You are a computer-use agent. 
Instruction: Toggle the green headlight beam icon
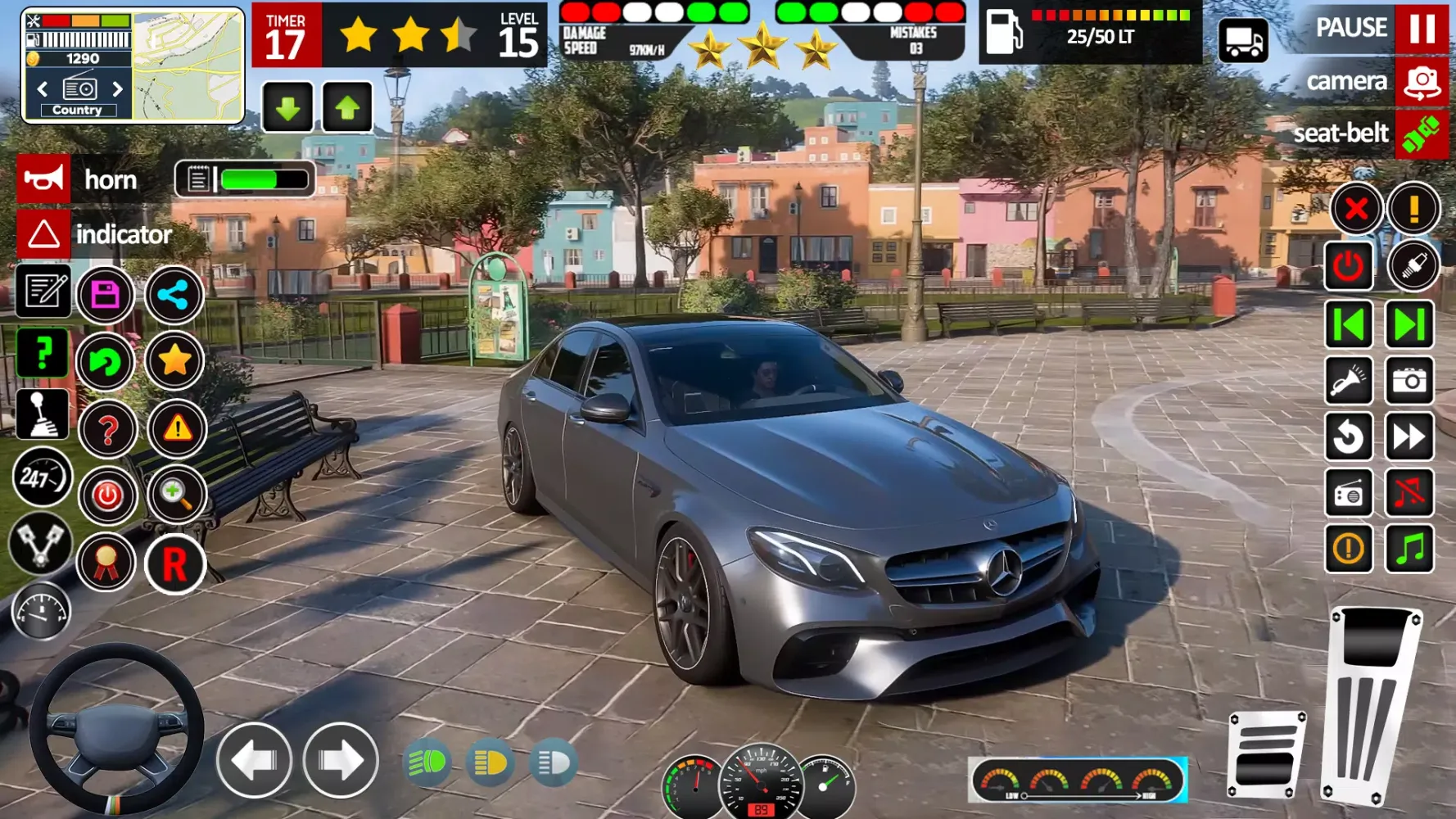427,763
